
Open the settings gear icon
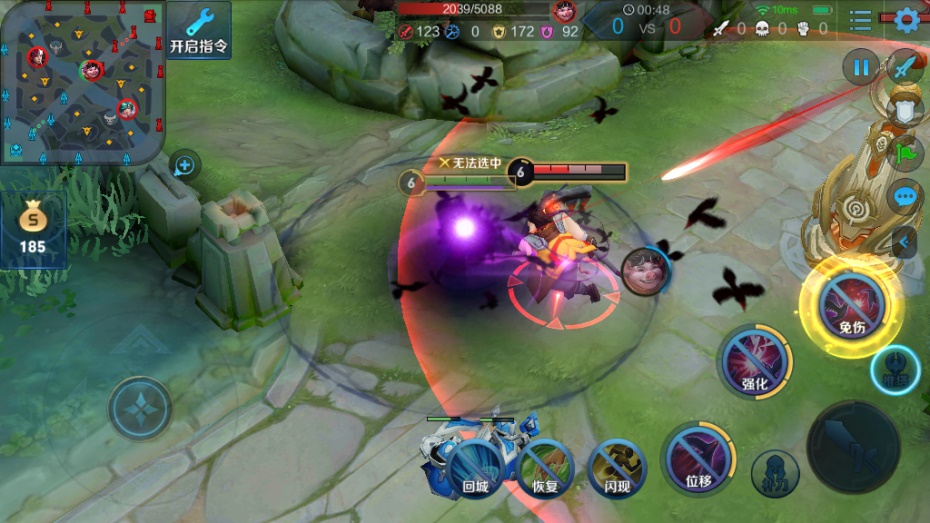[x=907, y=19]
